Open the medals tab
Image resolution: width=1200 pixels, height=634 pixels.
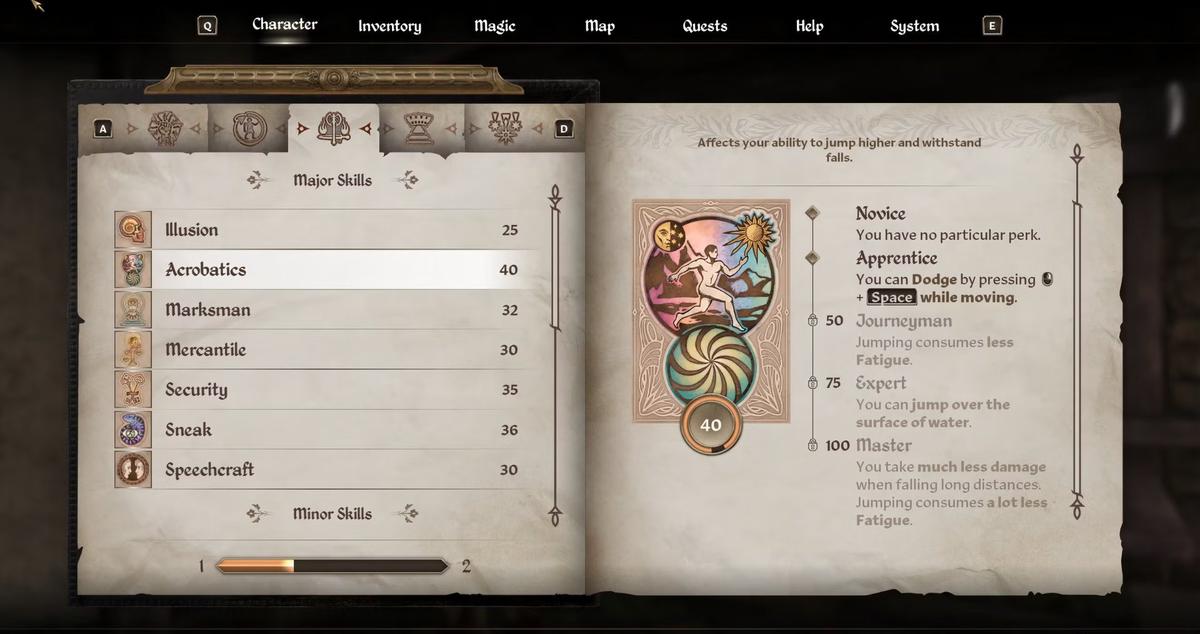pos(505,128)
